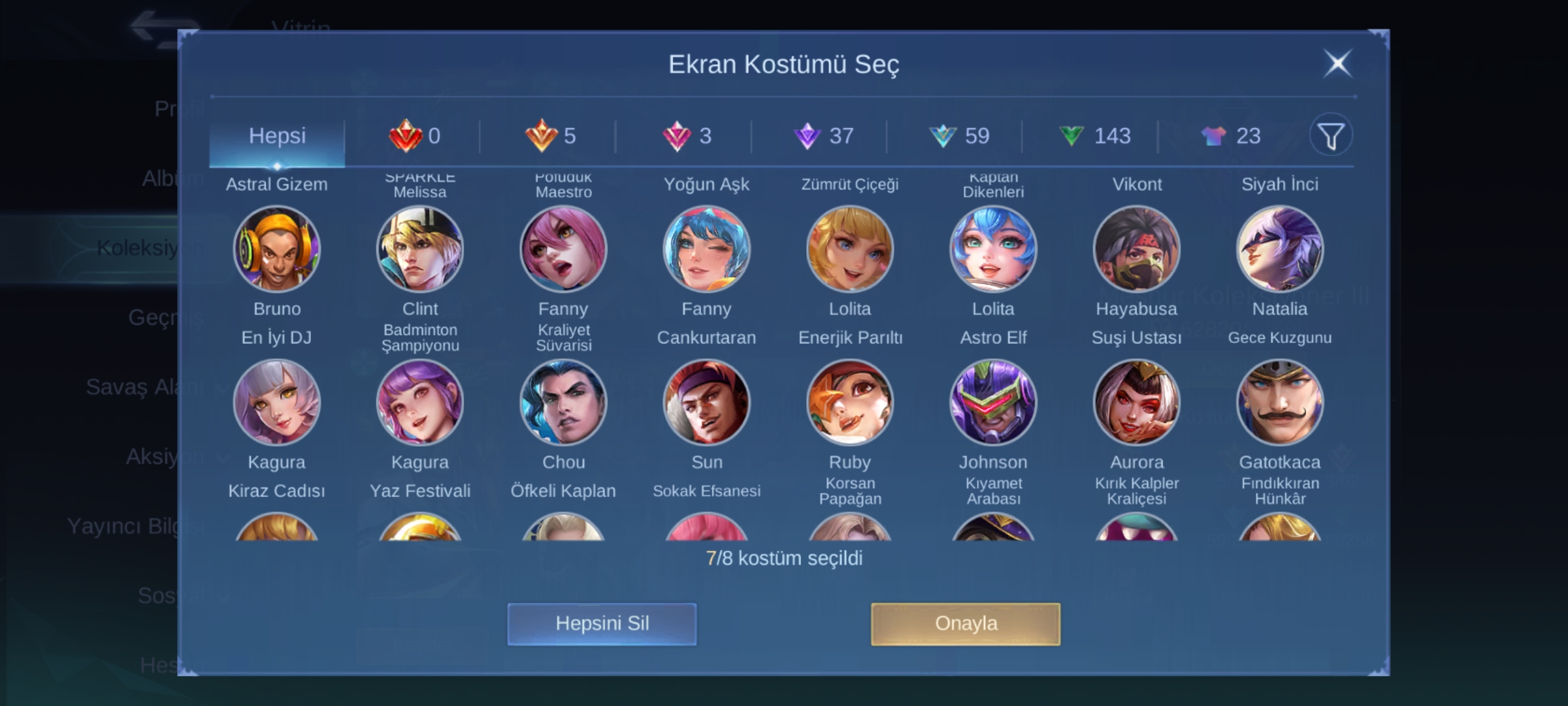This screenshot has height=706, width=1568.
Task: Select Fanny's Cankurtaran skin portrait
Action: (706, 249)
